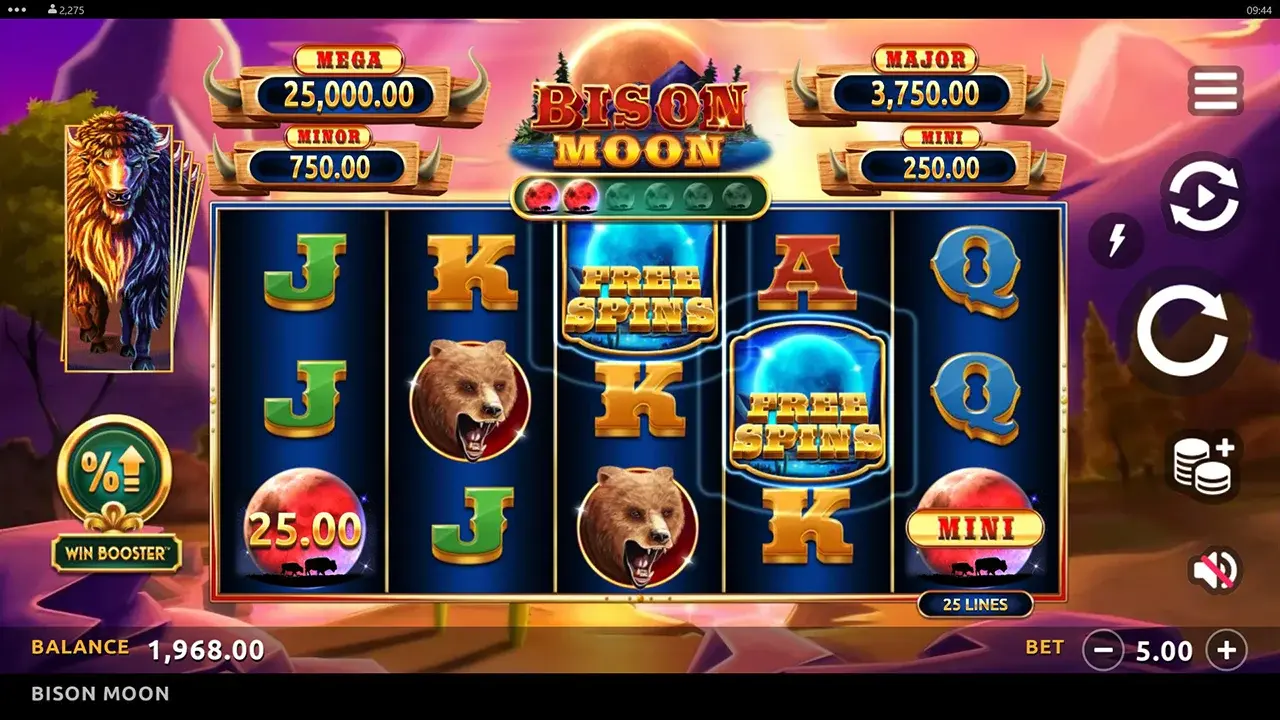
Task: Open the three-dots menu top left
Action: coord(14,8)
